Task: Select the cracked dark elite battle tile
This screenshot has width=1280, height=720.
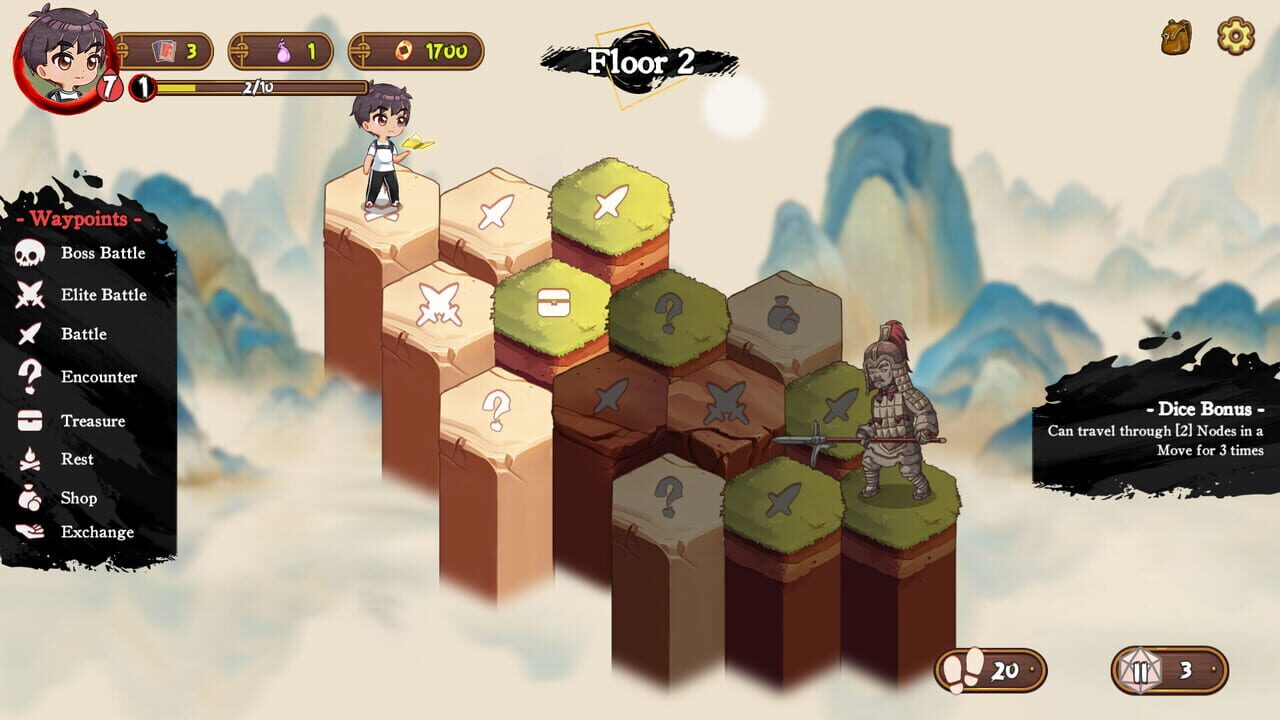Action: click(726, 401)
